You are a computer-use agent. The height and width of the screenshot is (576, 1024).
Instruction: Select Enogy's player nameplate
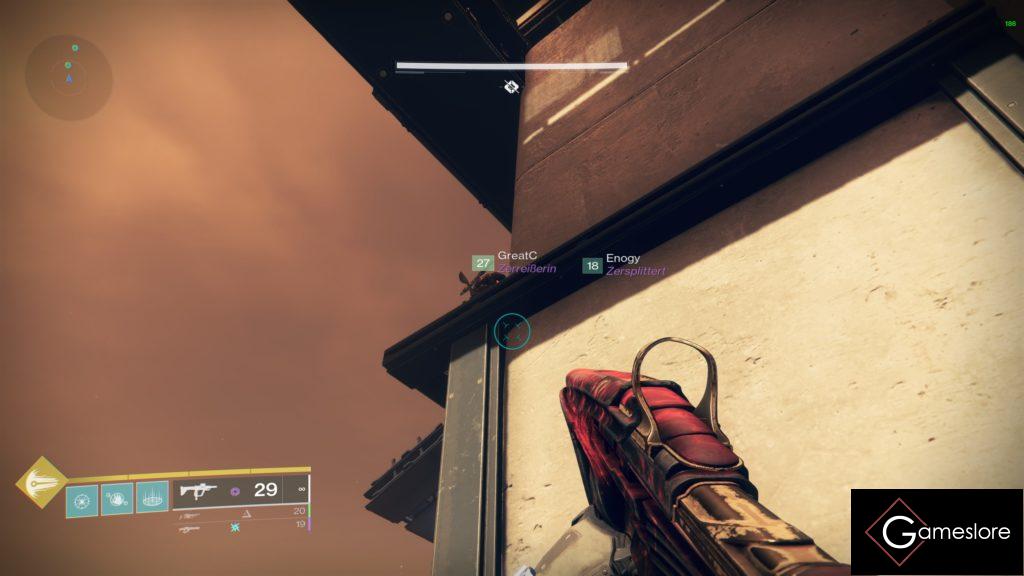[x=624, y=264]
